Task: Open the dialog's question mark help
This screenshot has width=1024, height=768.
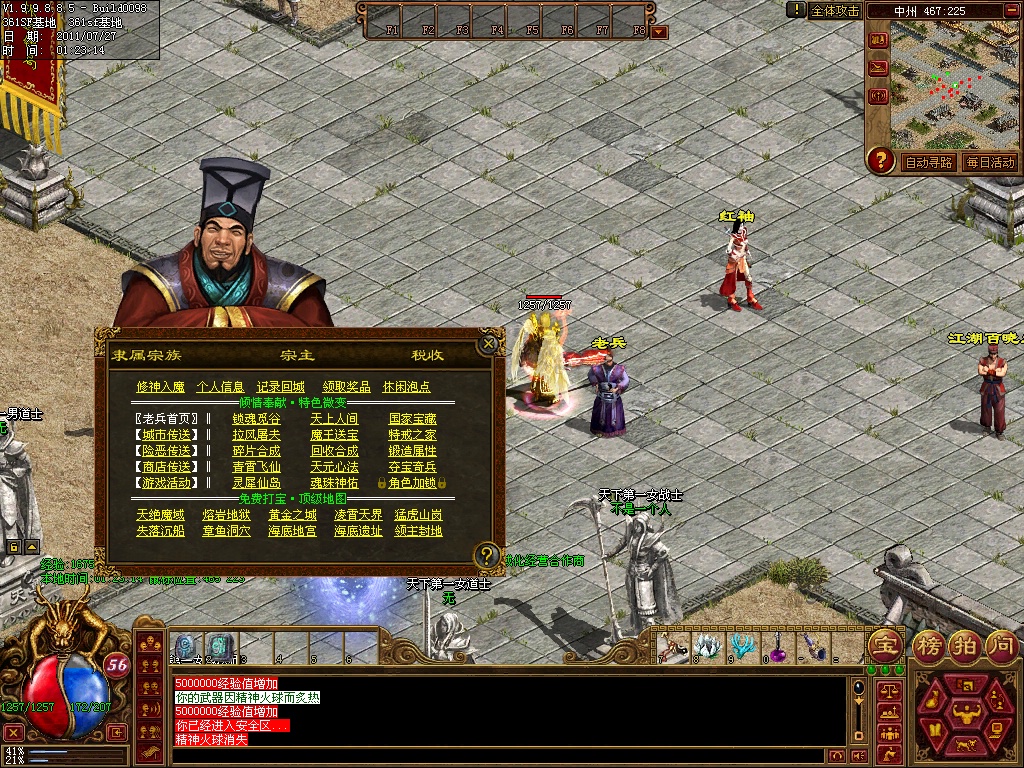Action: [486, 555]
